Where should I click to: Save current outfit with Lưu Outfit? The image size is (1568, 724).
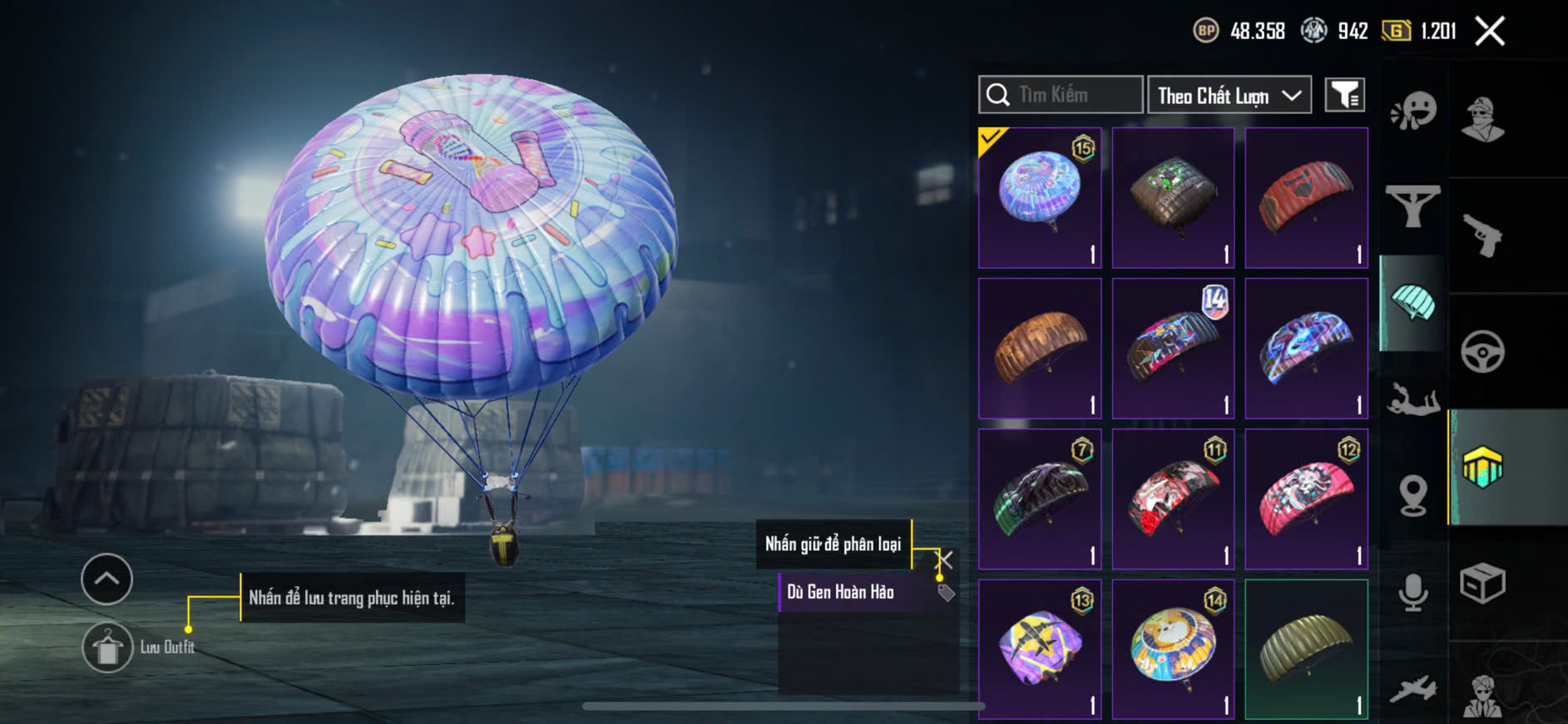point(108,647)
